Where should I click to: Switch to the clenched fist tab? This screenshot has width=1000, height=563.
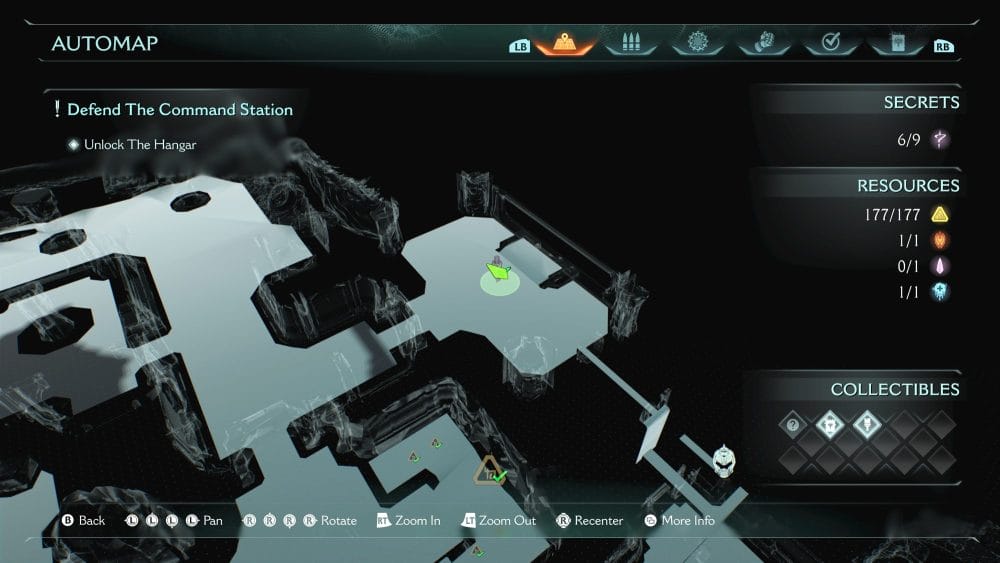coord(762,43)
